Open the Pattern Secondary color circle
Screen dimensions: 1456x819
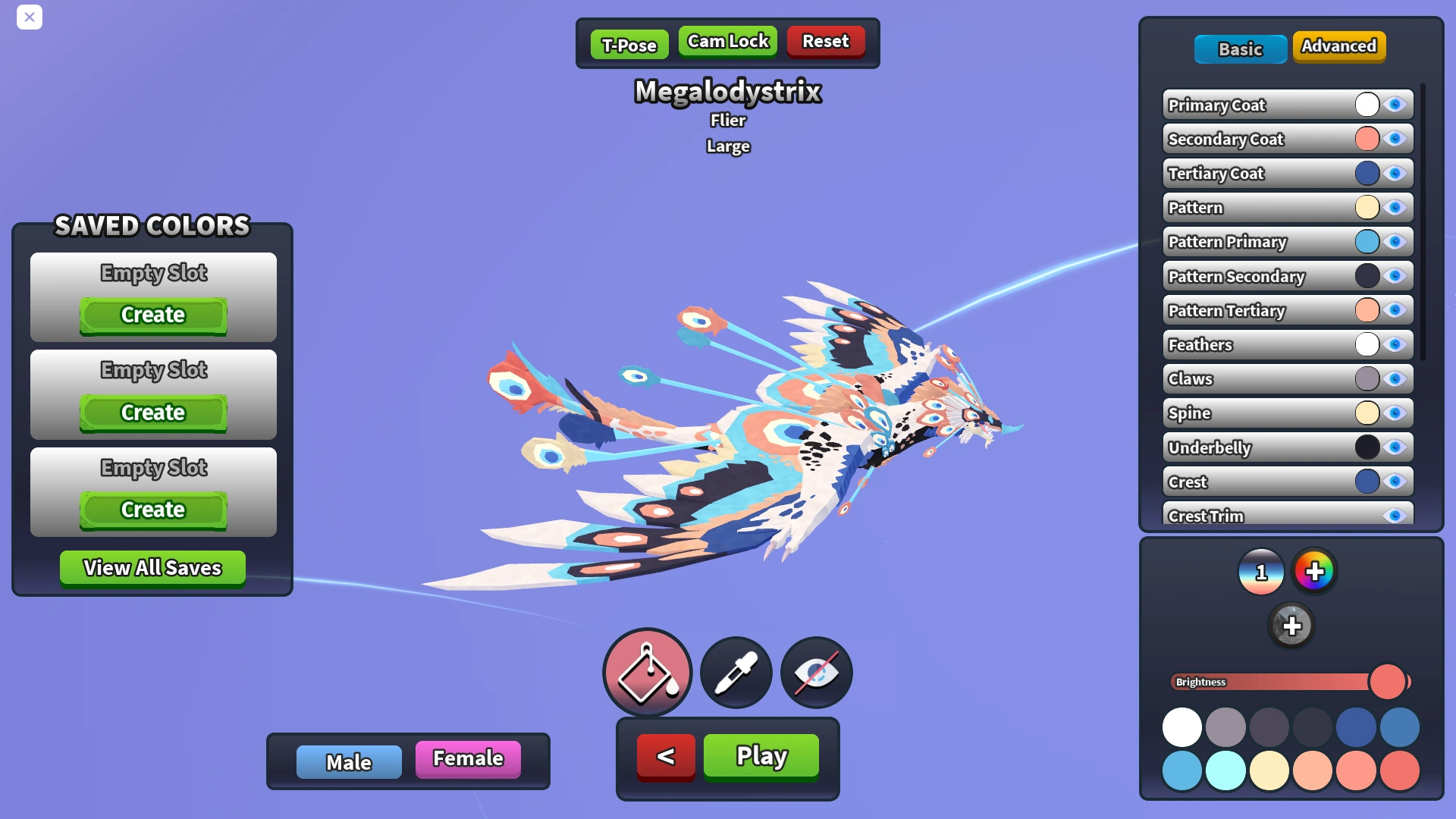pos(1368,276)
